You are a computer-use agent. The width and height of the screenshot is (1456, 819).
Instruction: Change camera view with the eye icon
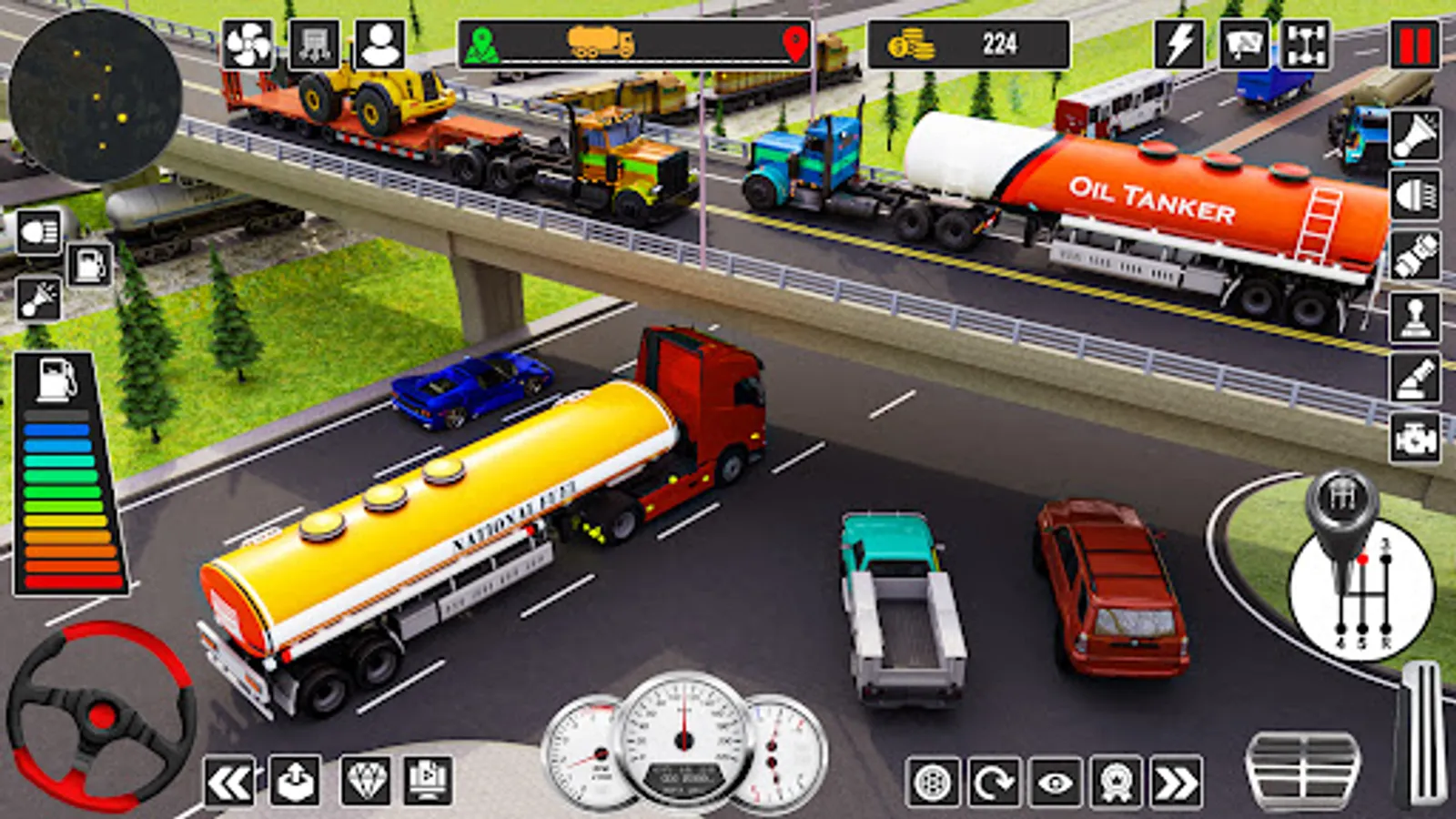[1056, 782]
